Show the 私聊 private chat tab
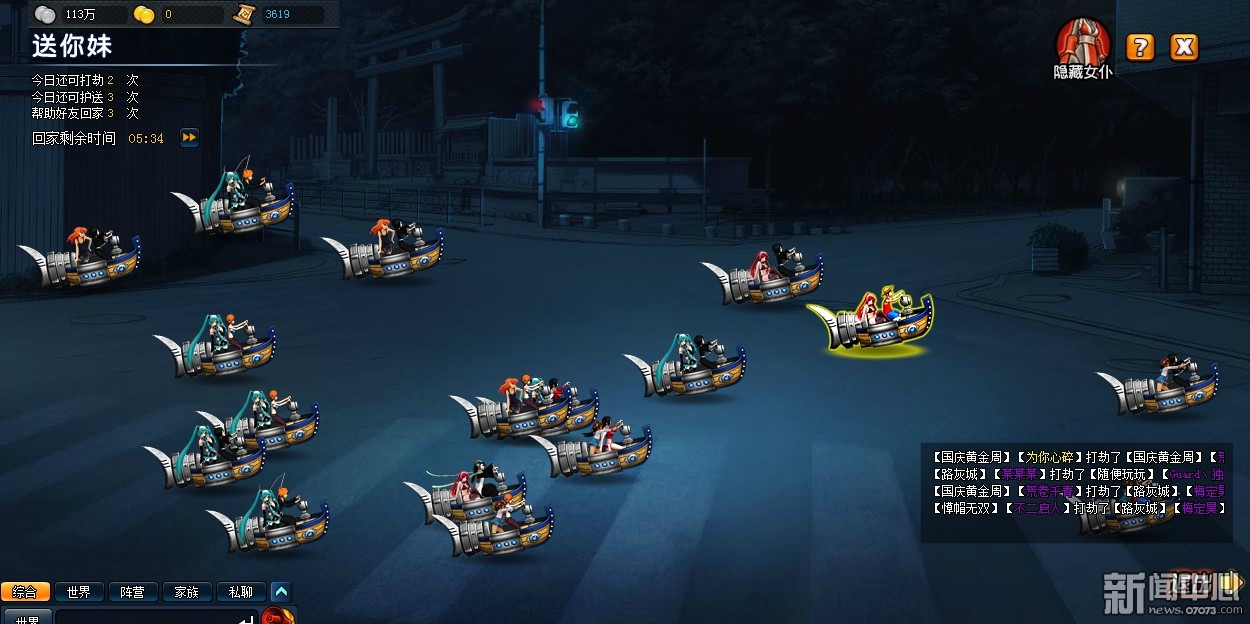 [x=241, y=592]
